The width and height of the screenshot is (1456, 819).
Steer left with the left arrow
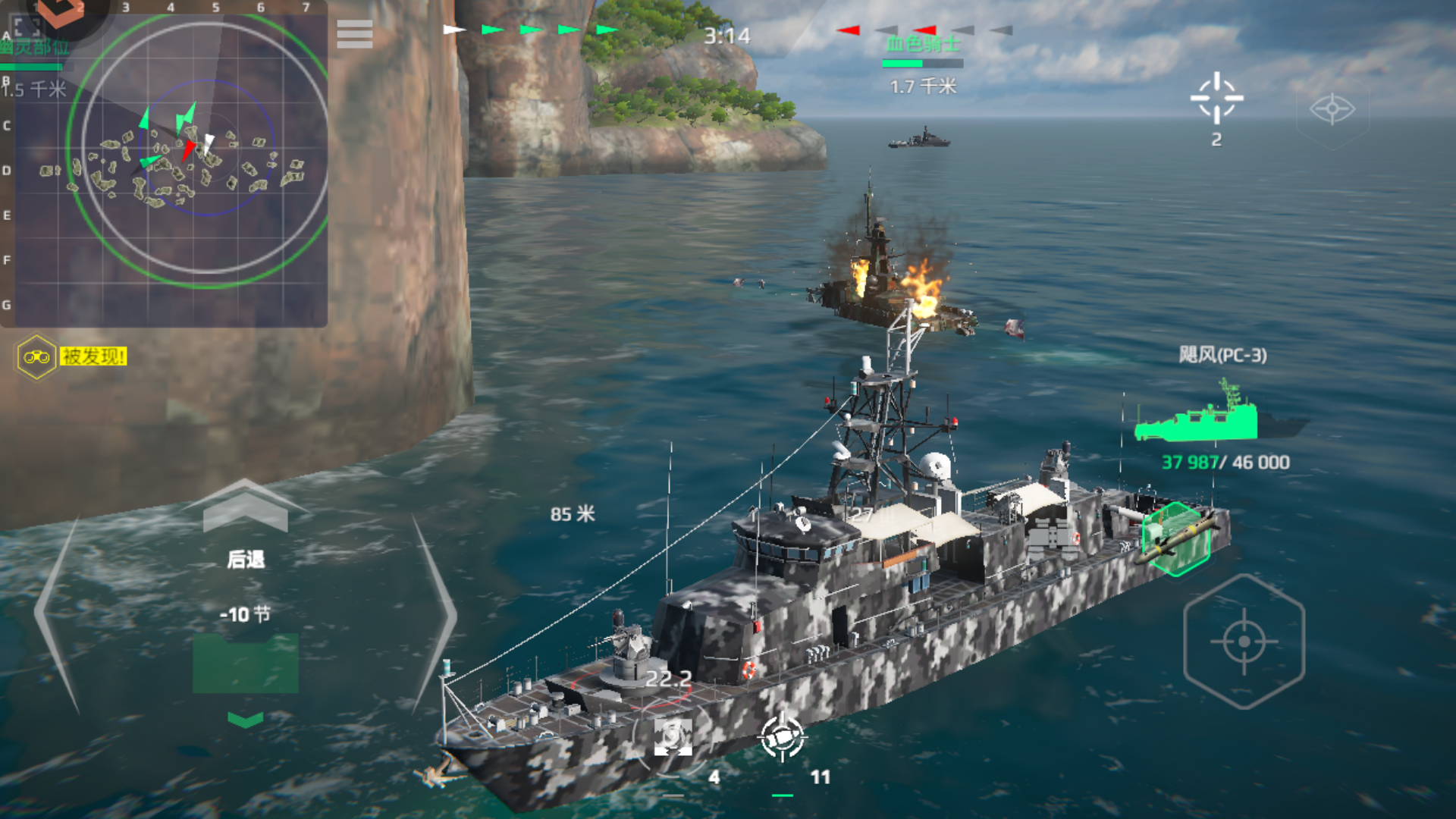click(x=57, y=614)
